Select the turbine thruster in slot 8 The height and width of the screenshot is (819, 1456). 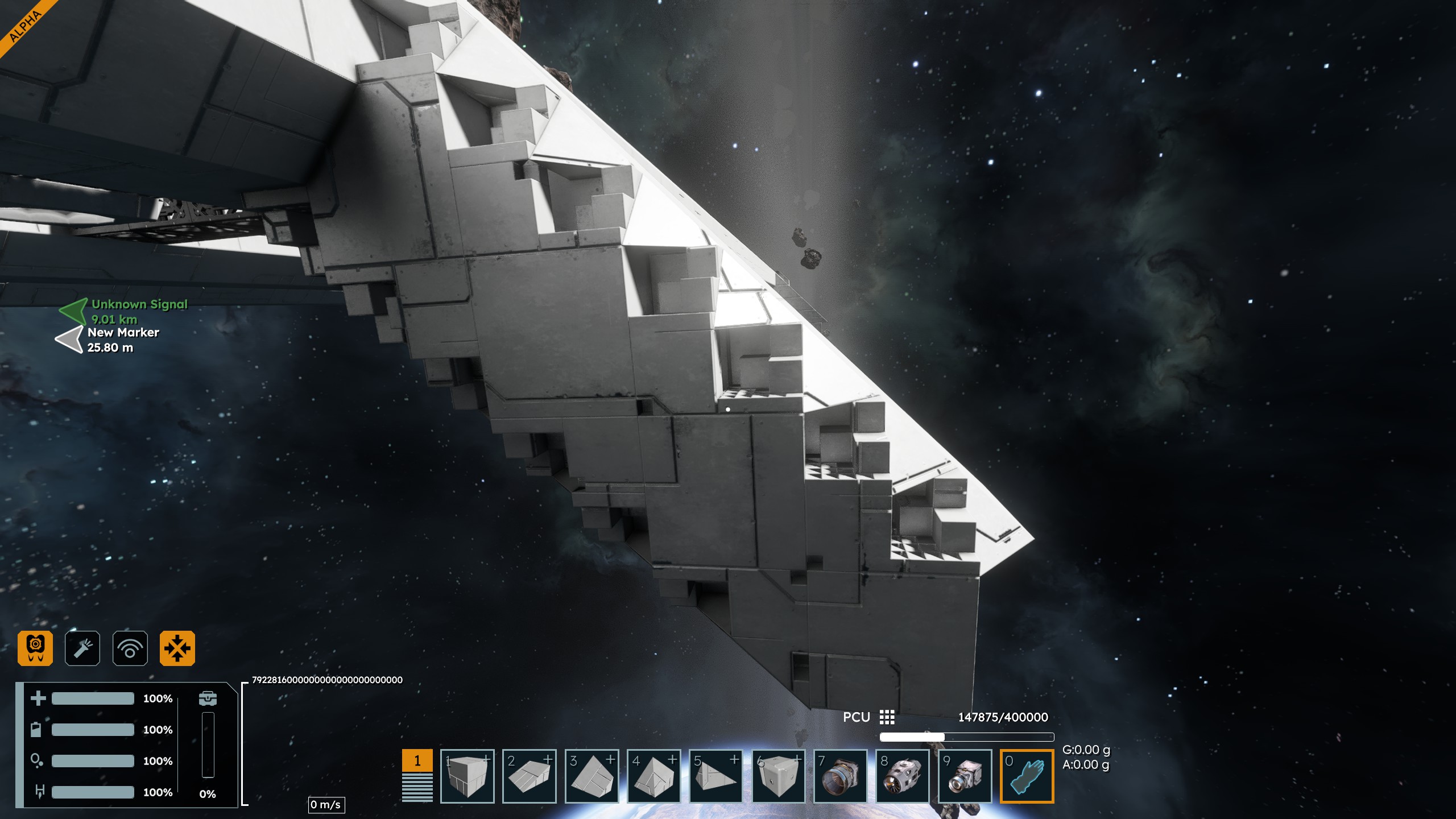coord(903,776)
